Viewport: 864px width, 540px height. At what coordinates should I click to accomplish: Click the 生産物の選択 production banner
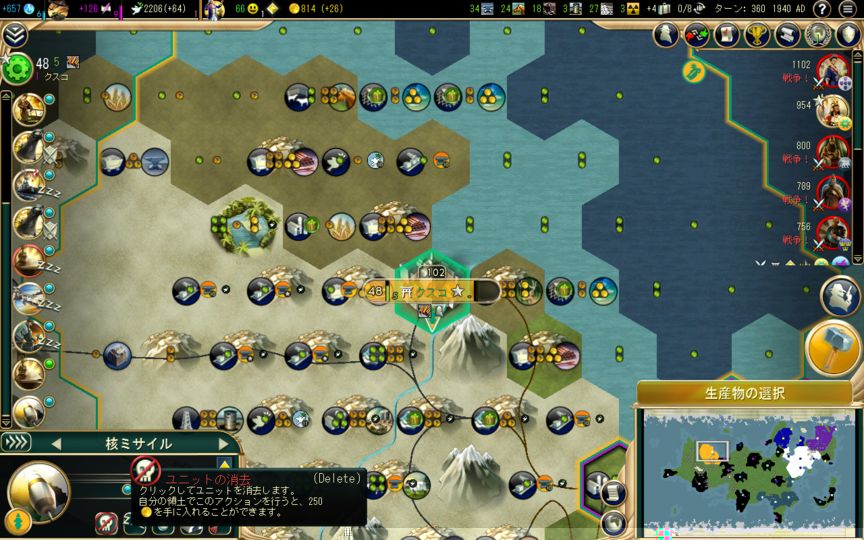744,392
